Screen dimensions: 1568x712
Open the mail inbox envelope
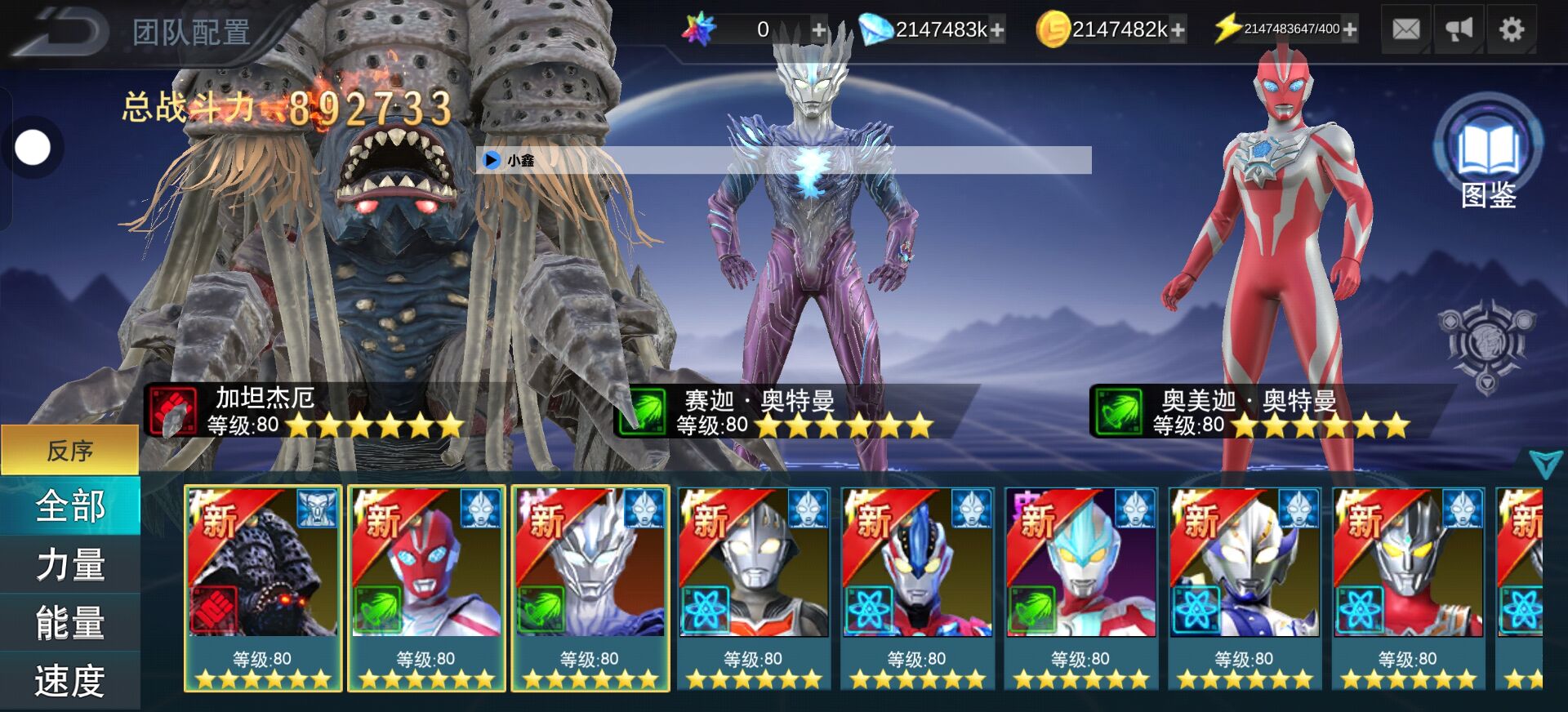1405,30
